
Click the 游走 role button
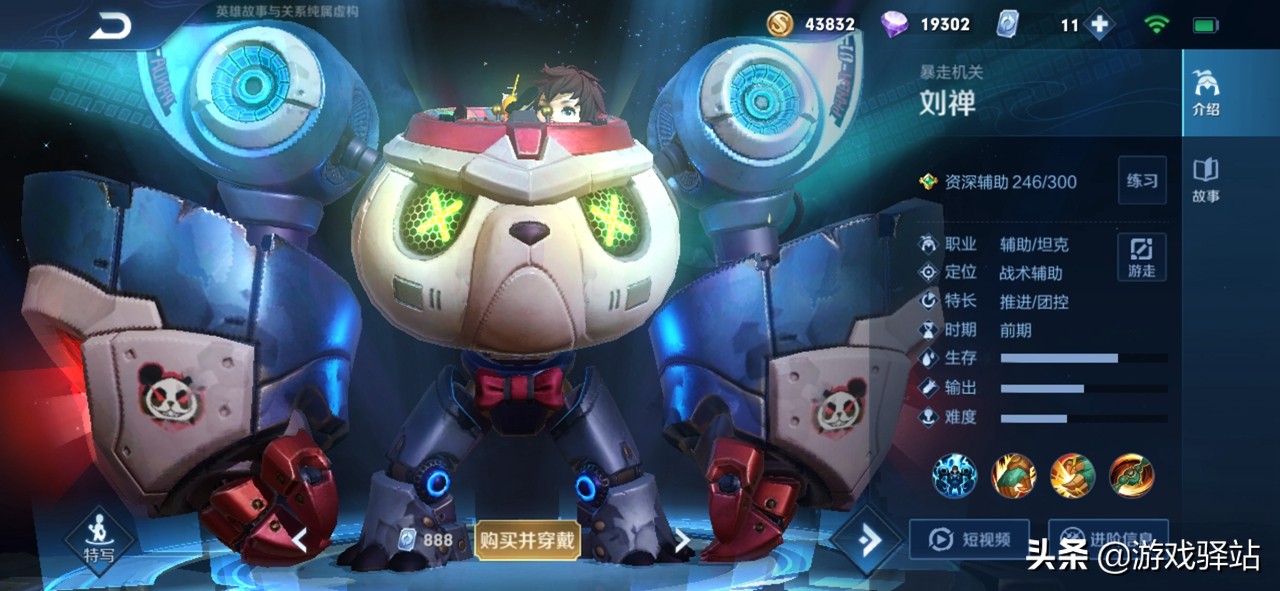1141,257
